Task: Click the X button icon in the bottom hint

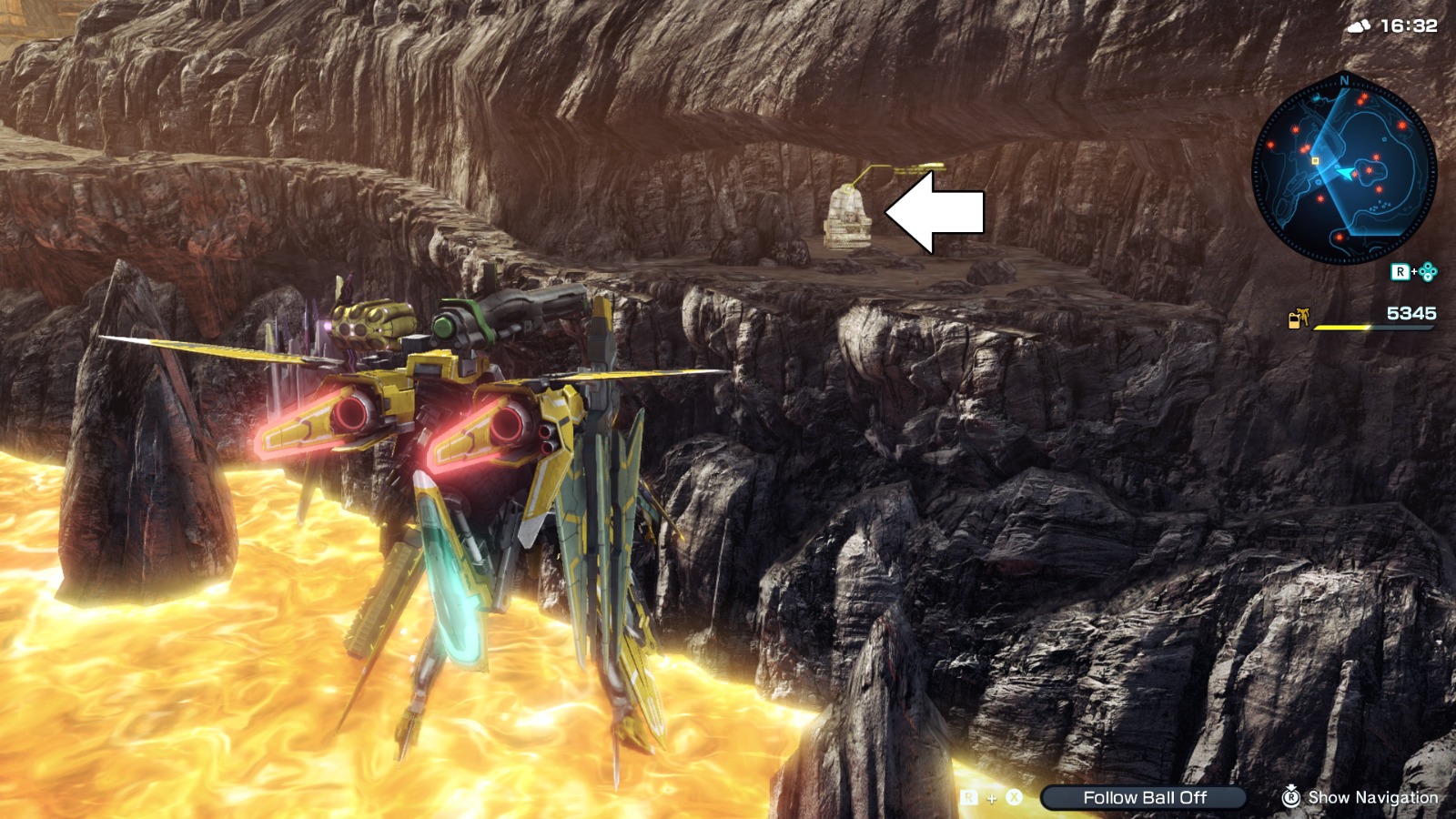Action: pos(1016,799)
